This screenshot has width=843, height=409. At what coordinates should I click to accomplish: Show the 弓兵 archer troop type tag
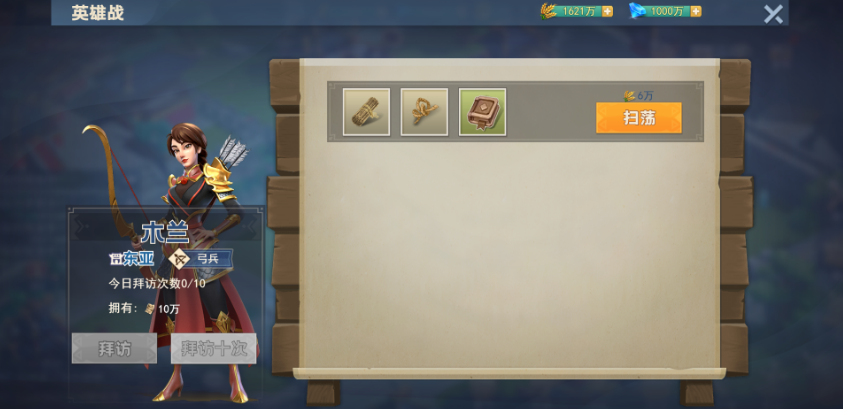(x=200, y=259)
